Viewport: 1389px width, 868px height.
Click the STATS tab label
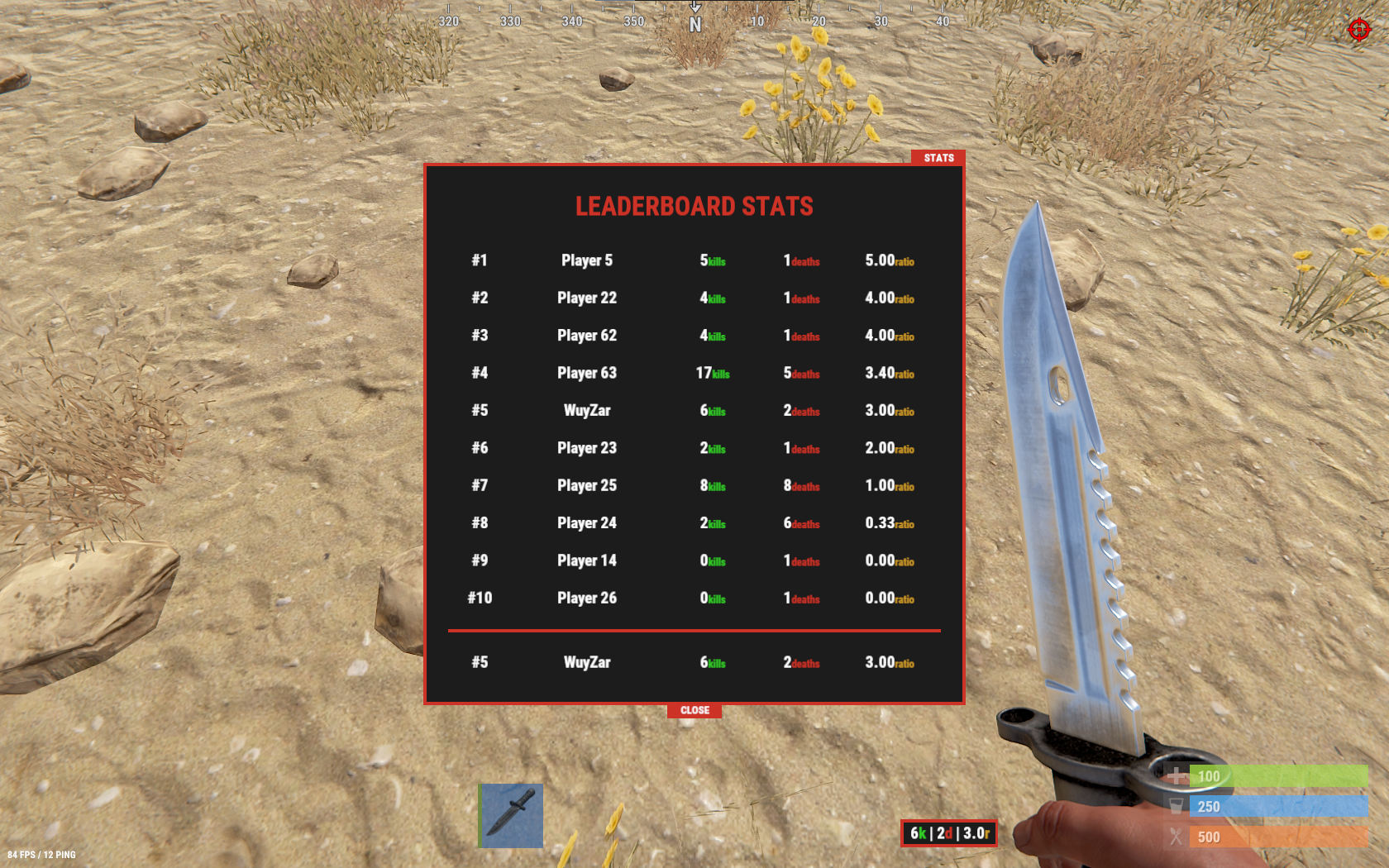[938, 158]
